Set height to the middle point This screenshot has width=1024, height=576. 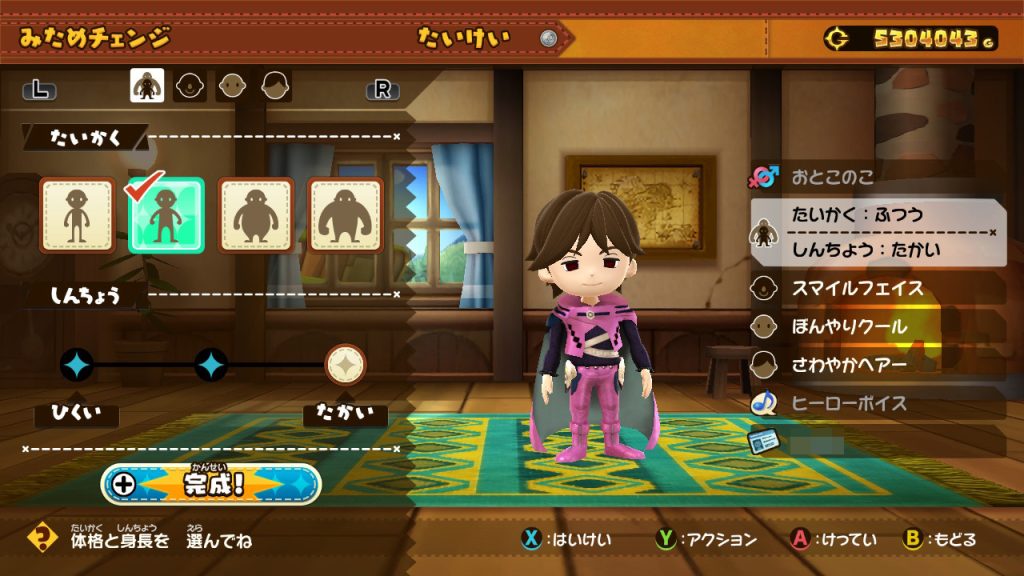(211, 365)
